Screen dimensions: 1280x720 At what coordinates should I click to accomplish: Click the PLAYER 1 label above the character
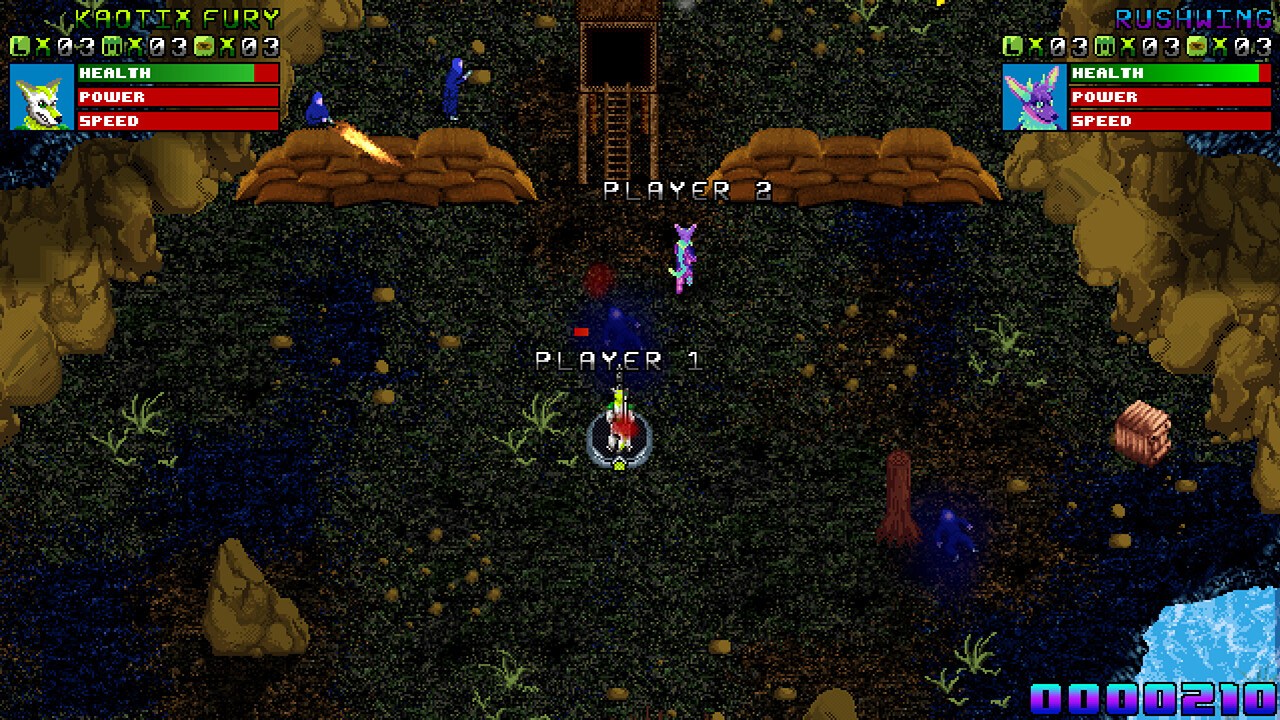coord(622,357)
